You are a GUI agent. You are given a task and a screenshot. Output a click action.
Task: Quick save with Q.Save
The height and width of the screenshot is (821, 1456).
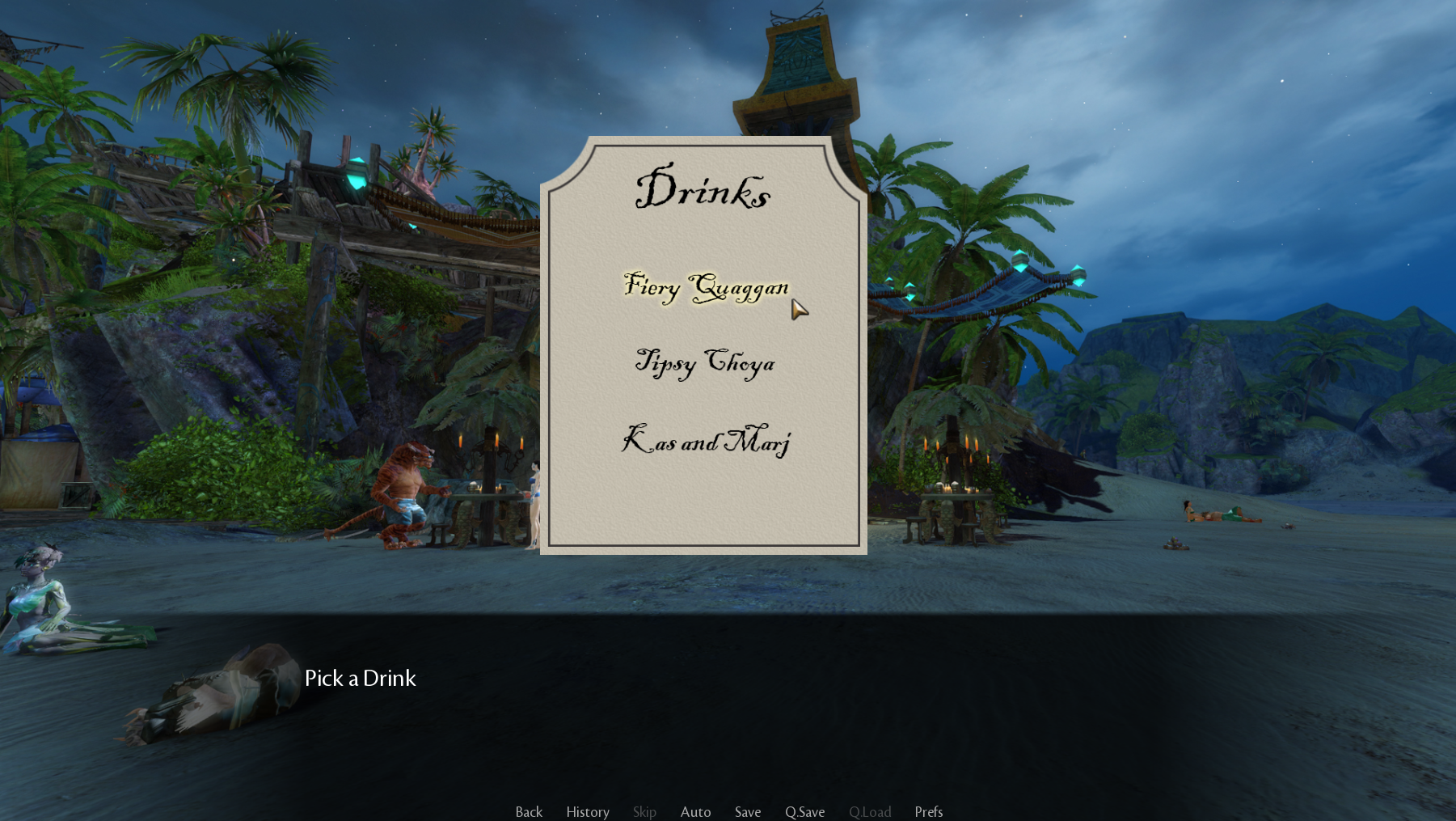click(804, 811)
